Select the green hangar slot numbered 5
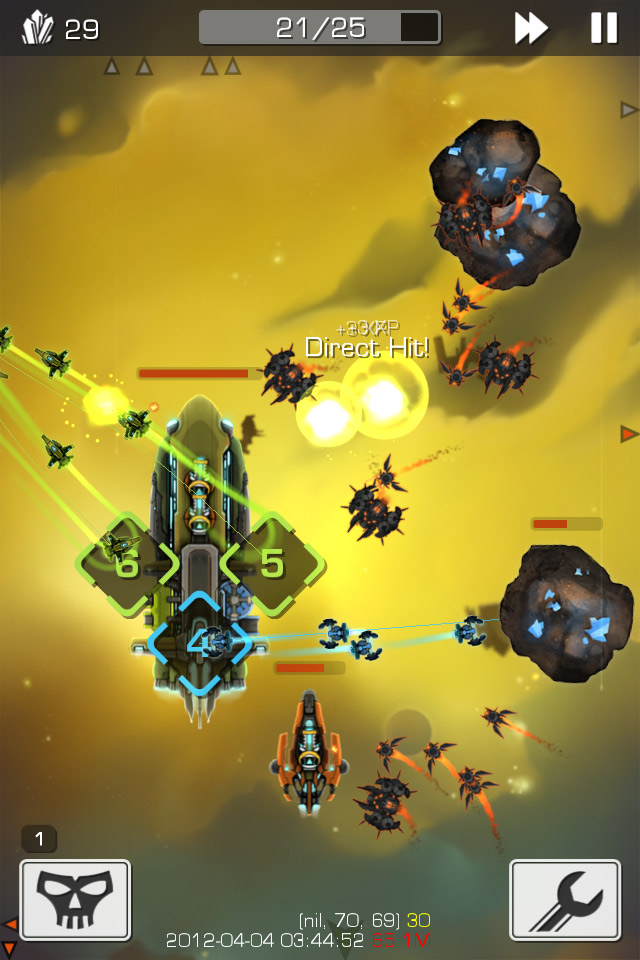Viewport: 640px width, 960px height. pos(271,564)
